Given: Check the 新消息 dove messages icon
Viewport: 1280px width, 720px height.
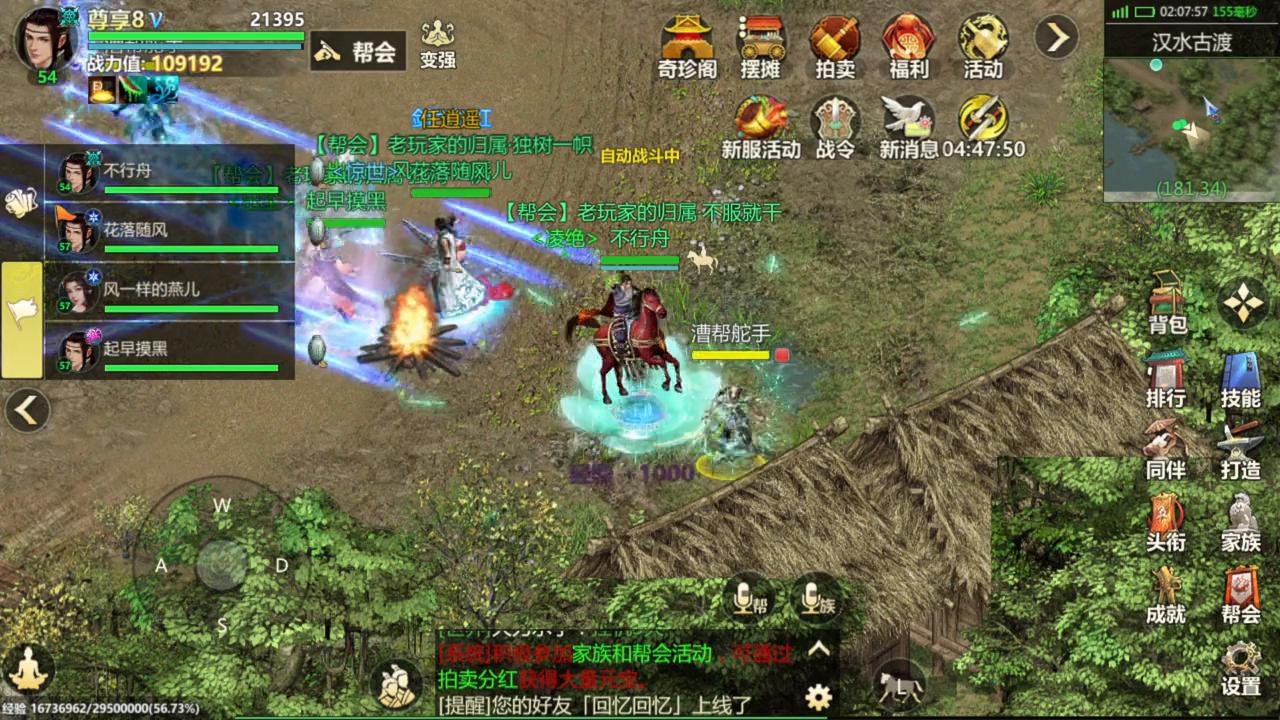Looking at the screenshot, I should (908, 127).
